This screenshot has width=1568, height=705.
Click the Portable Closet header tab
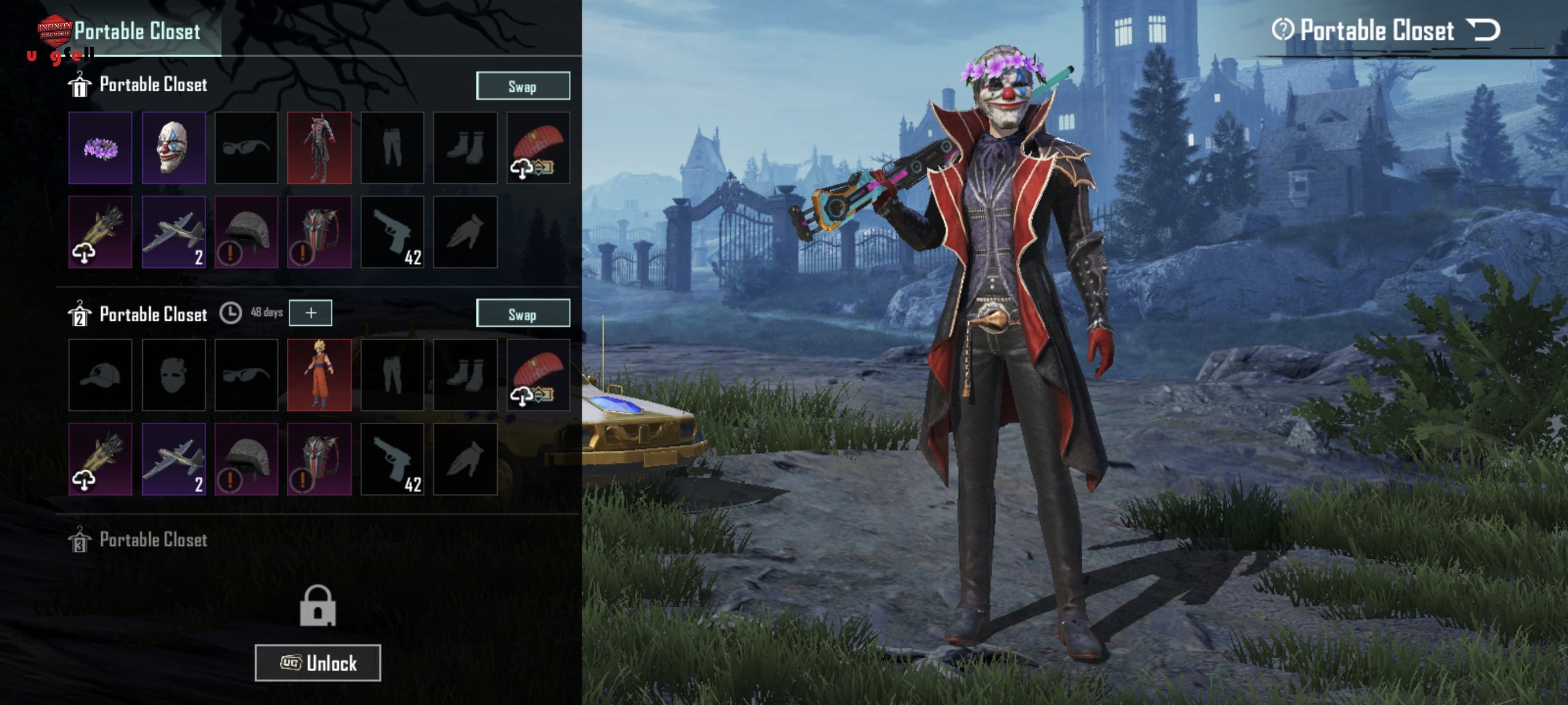point(137,31)
